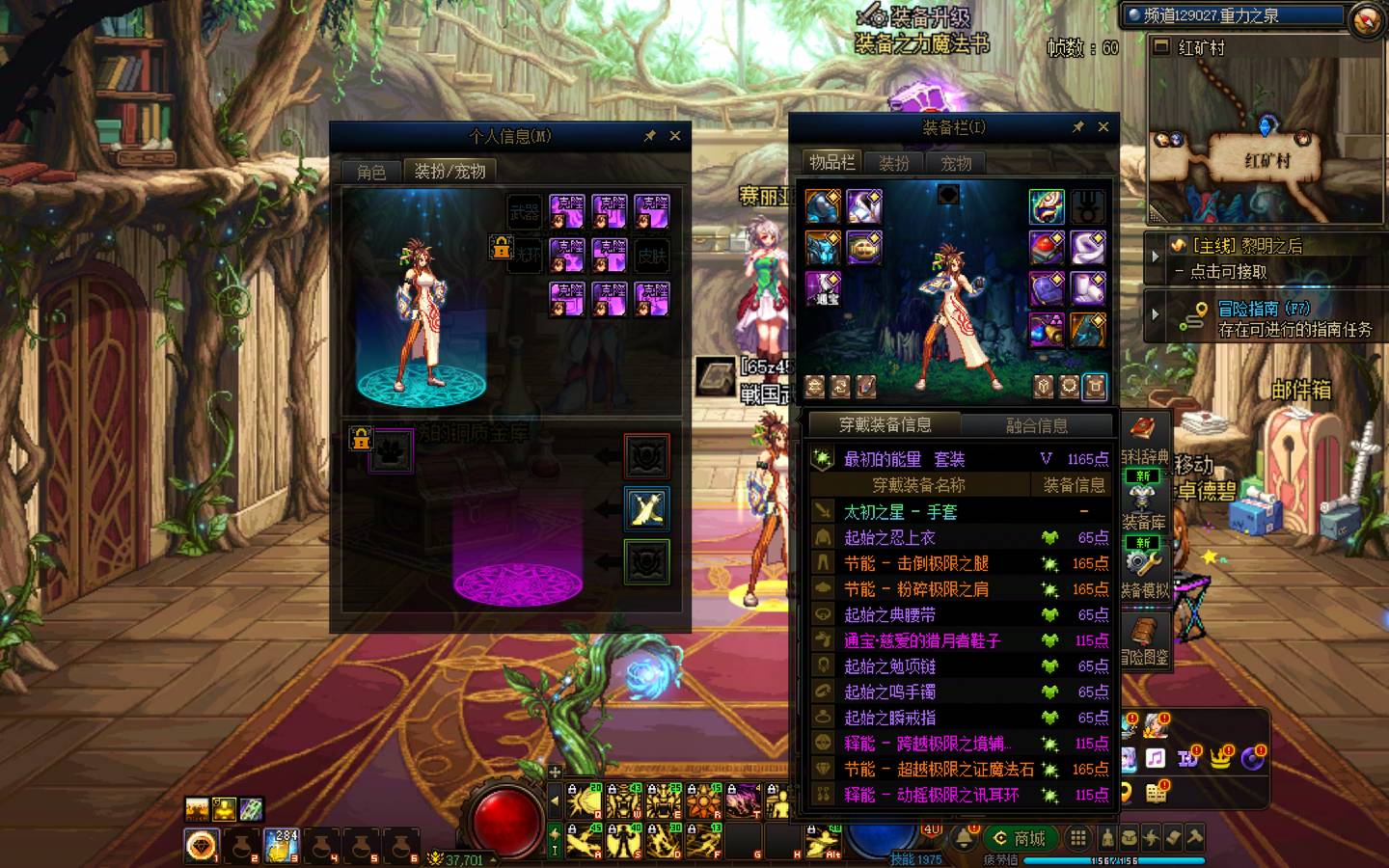Accept the [主线] 黎明之后 quest tracker entry
Viewport: 1389px width, 868px height.
[x=1246, y=258]
